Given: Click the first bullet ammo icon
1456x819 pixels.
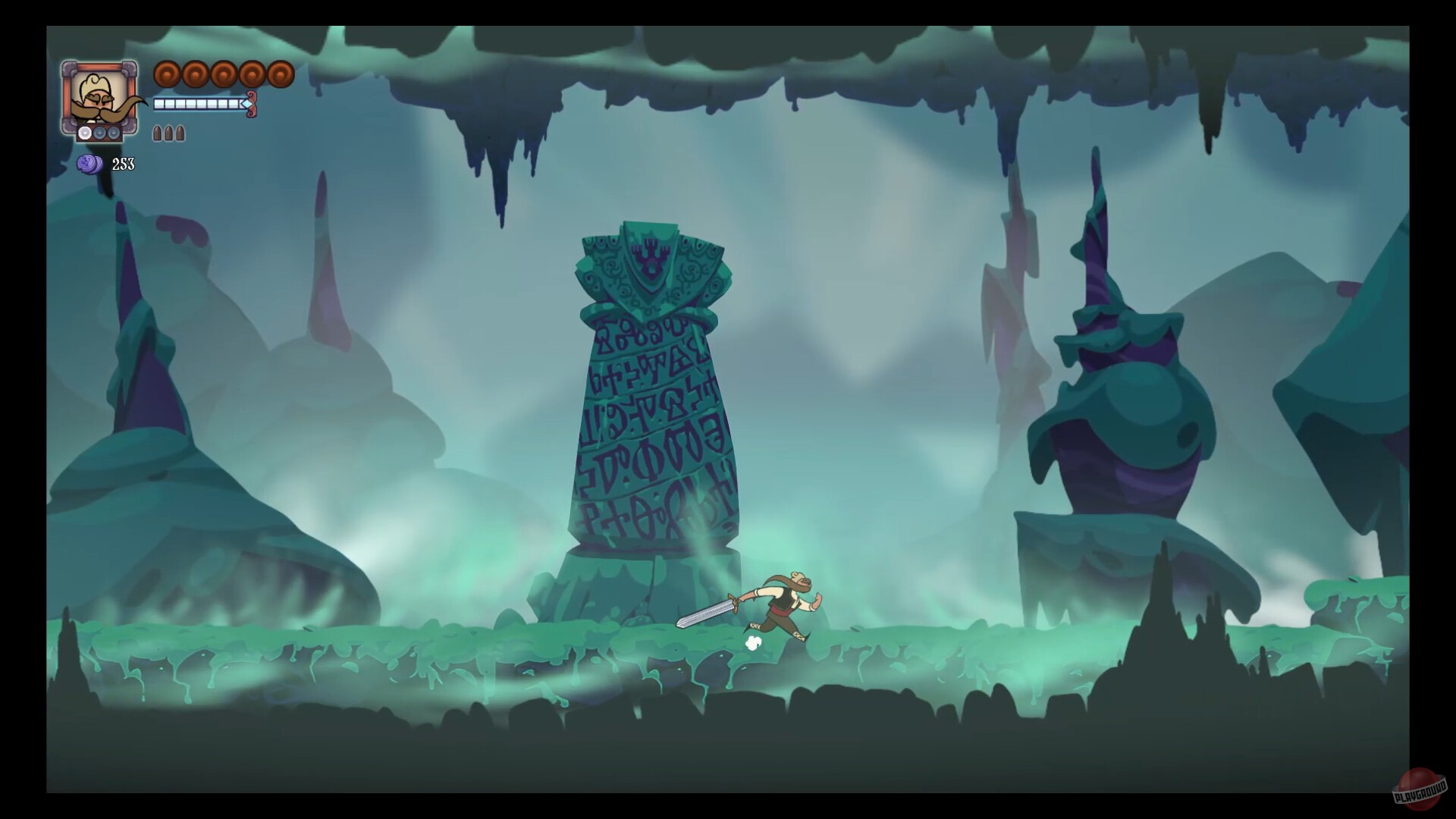Looking at the screenshot, I should (x=158, y=133).
